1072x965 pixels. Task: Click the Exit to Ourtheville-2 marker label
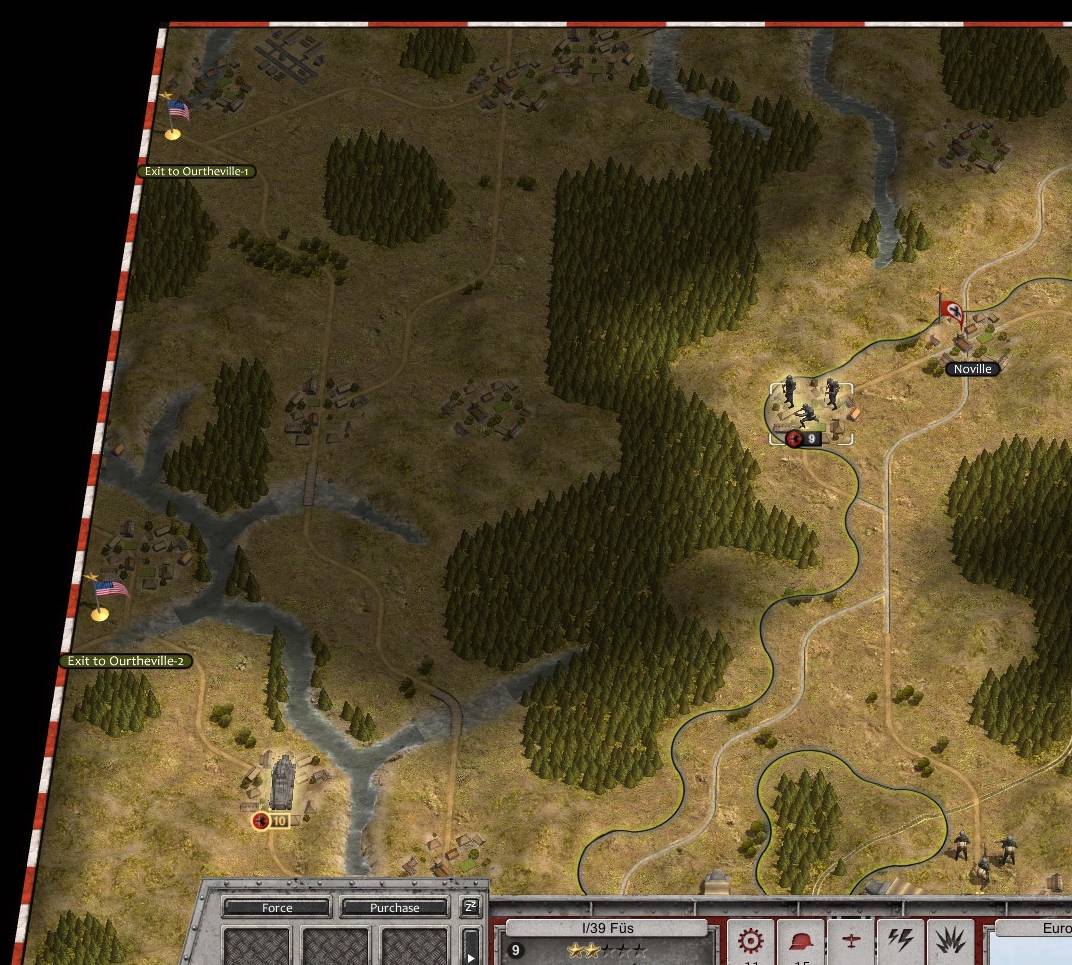pyautogui.click(x=126, y=661)
